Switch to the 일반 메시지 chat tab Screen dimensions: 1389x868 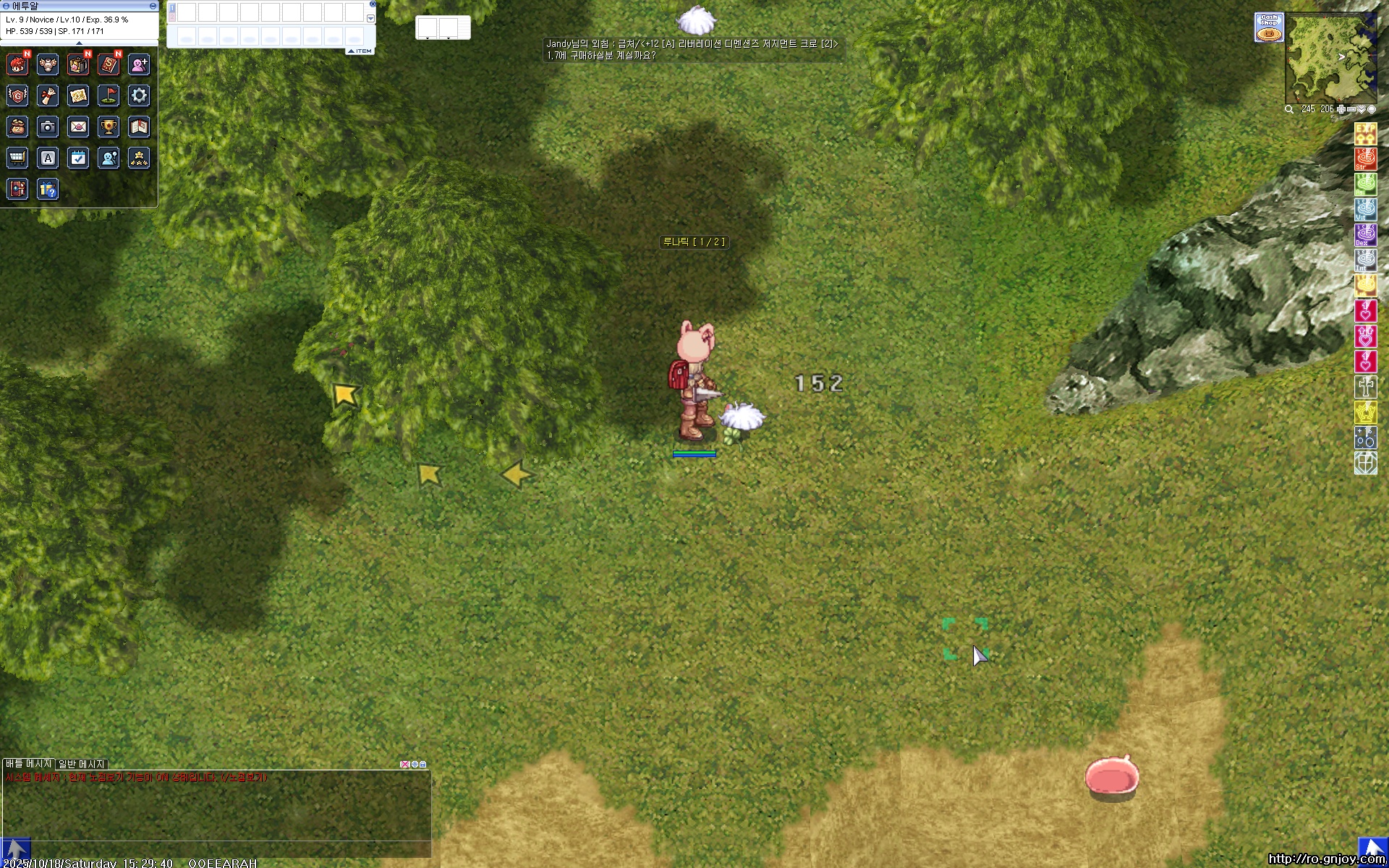tap(82, 764)
